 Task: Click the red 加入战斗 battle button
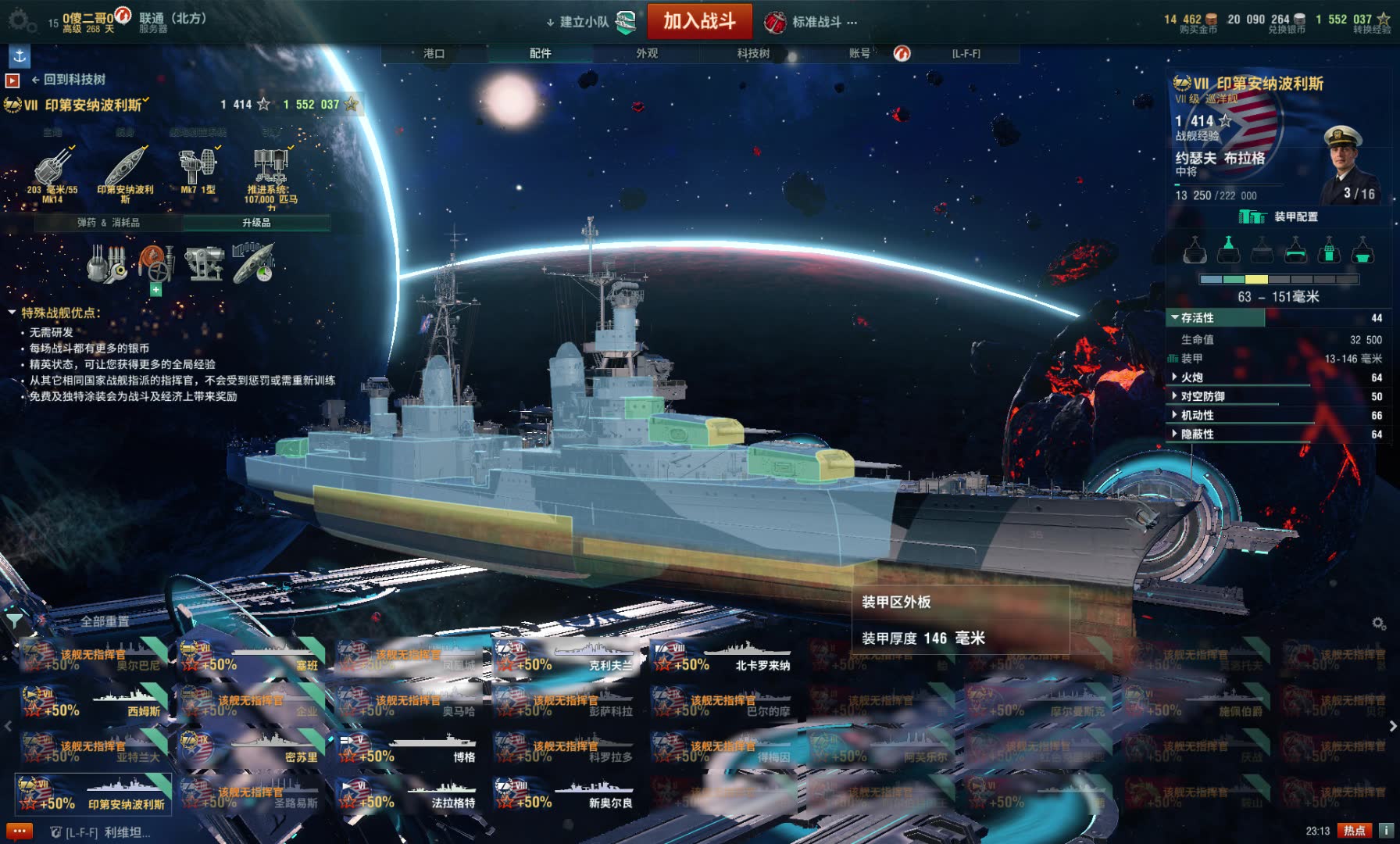[x=699, y=21]
